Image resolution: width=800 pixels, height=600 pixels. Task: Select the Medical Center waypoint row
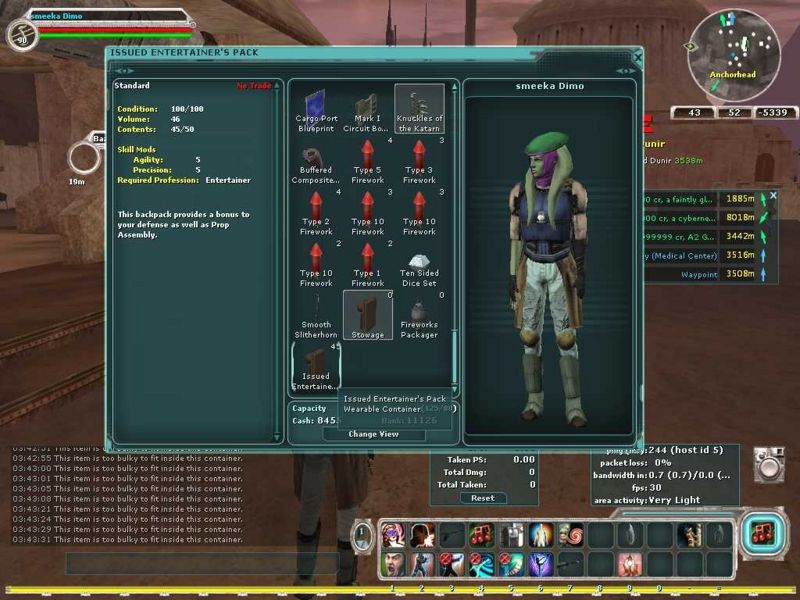[680, 255]
